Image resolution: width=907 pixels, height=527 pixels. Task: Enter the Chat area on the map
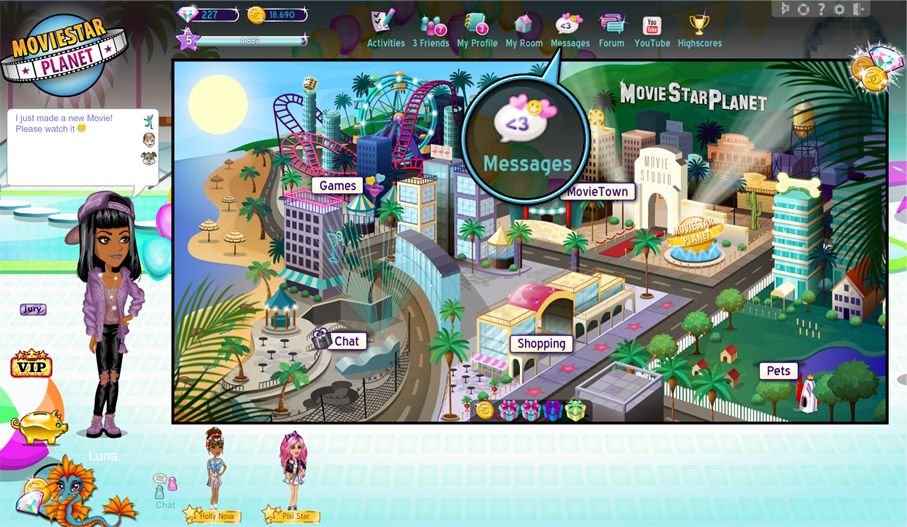point(346,341)
